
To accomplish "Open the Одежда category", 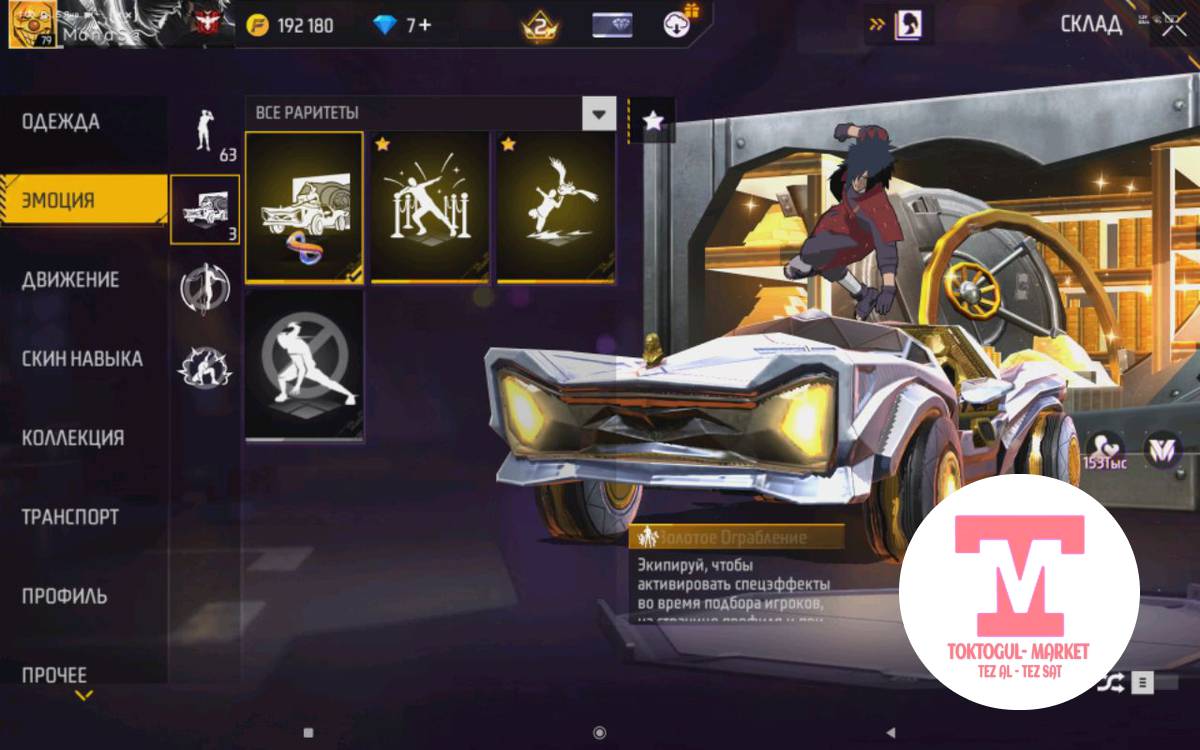I will (x=62, y=123).
